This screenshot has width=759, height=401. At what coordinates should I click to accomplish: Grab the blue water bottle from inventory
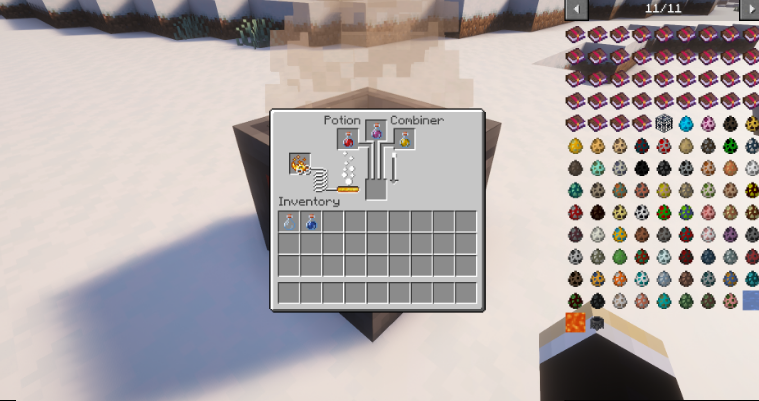click(x=311, y=222)
